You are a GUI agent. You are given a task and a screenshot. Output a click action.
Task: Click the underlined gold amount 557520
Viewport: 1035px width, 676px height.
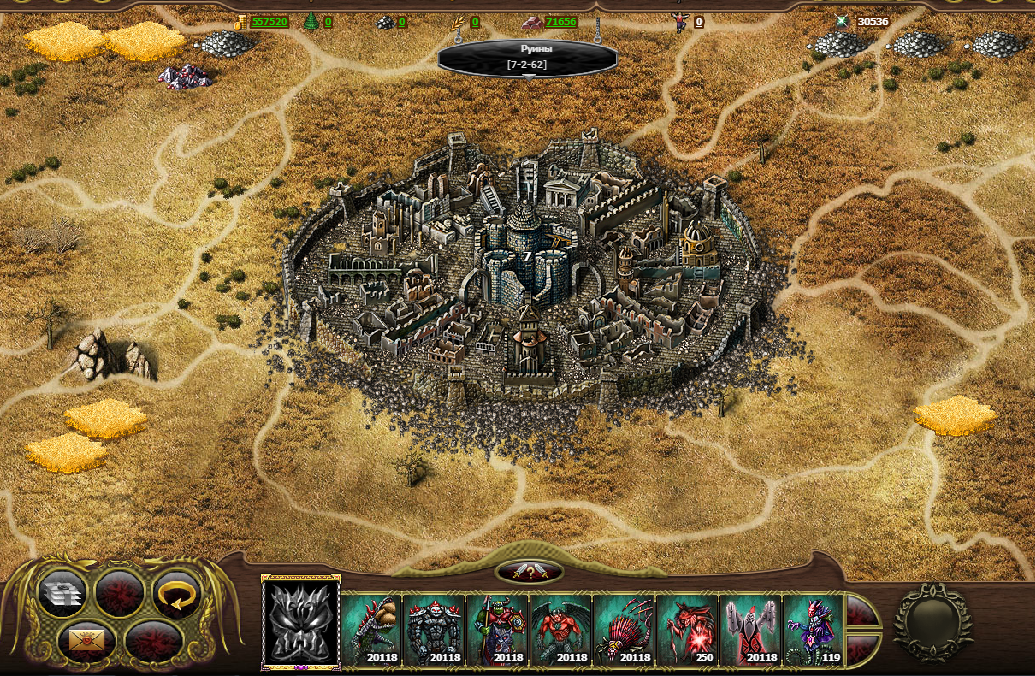(269, 22)
